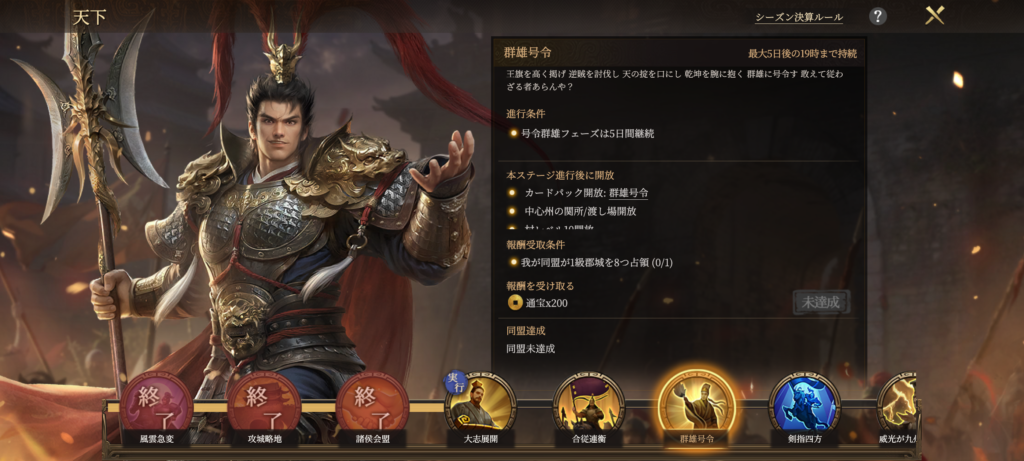This screenshot has width=1024, height=461.
Task: Click the 未達成 reward button
Action: pyautogui.click(x=821, y=302)
